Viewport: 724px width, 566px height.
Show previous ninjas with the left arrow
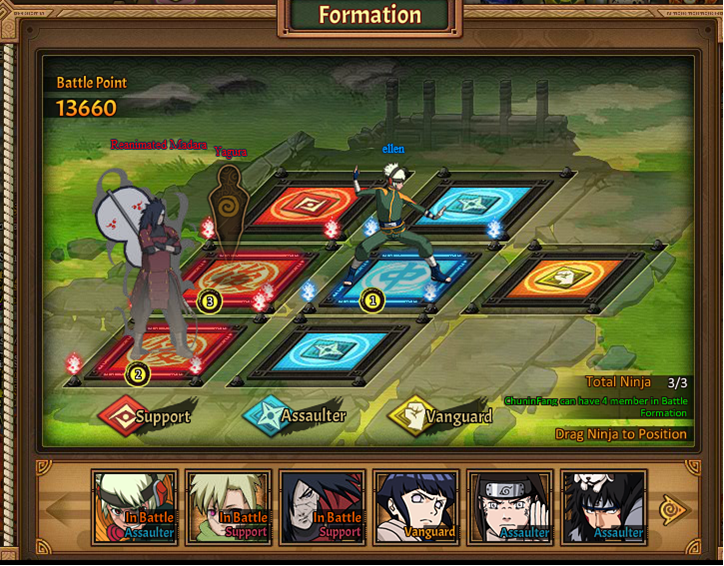pyautogui.click(x=62, y=509)
